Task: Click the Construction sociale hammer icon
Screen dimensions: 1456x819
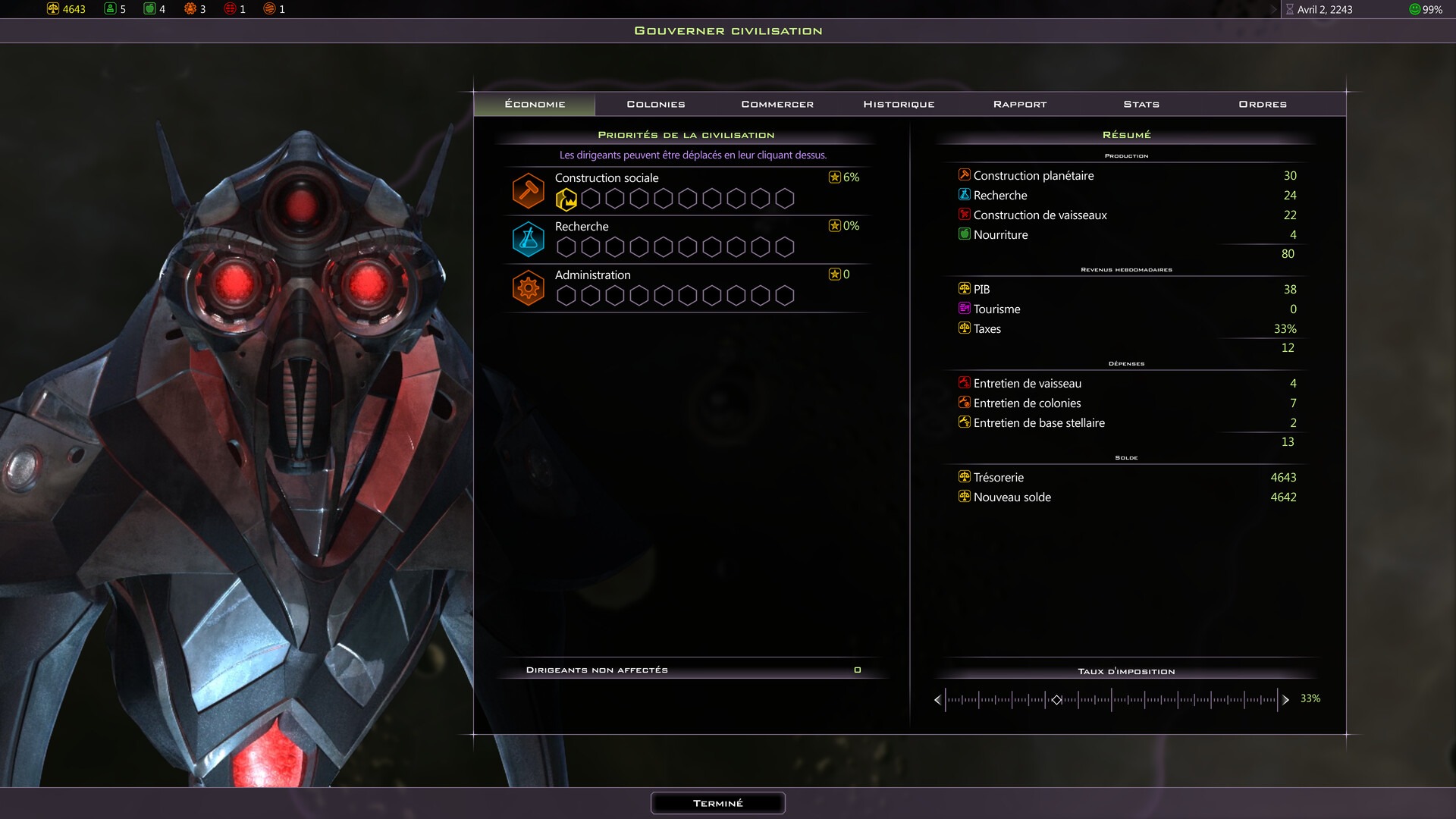Action: (529, 190)
